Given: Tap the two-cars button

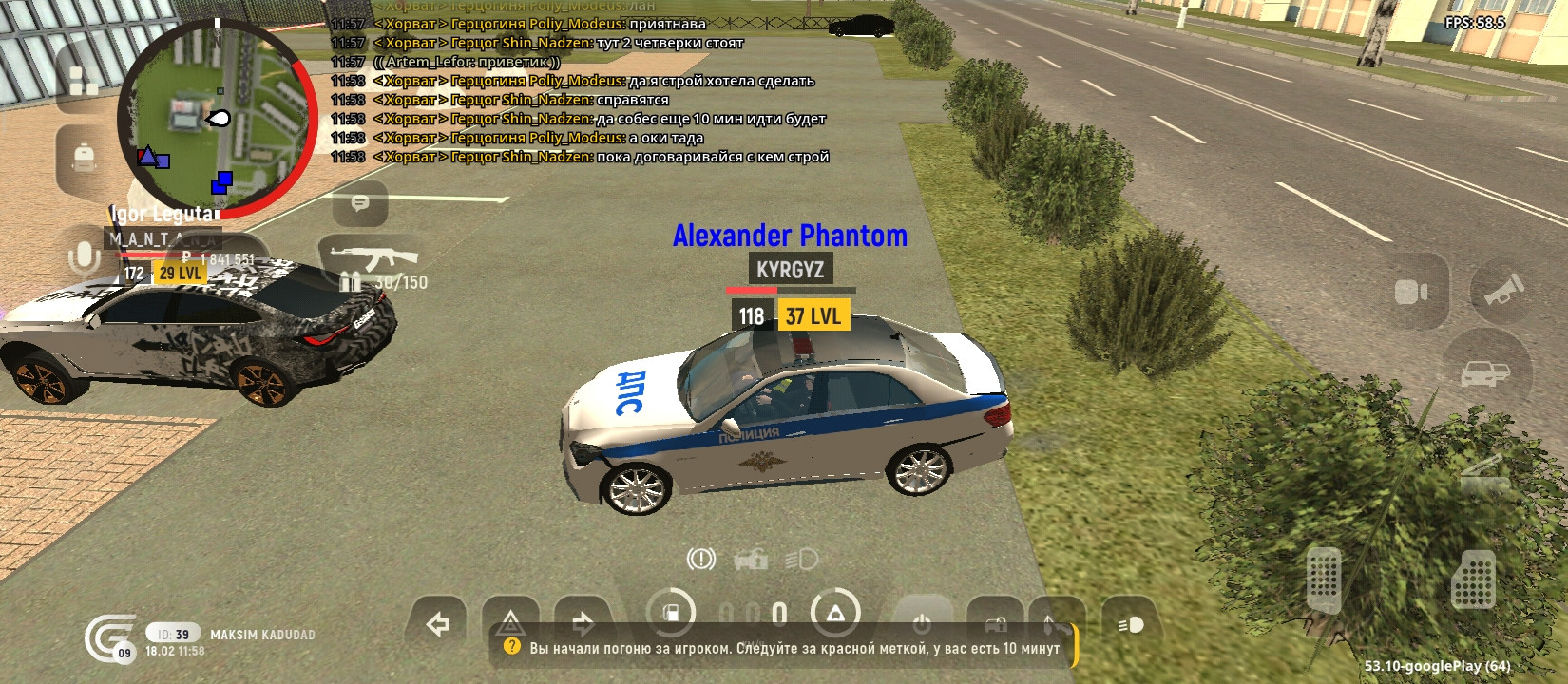Looking at the screenshot, I should click(1485, 372).
